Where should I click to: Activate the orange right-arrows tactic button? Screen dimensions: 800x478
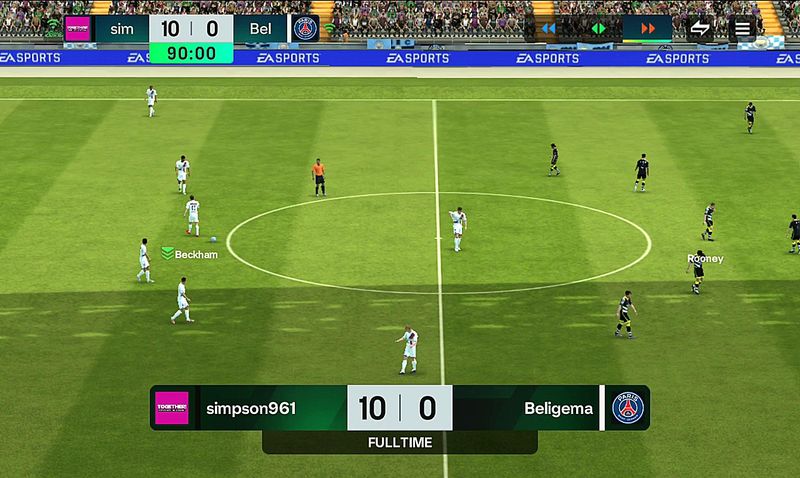coord(647,28)
